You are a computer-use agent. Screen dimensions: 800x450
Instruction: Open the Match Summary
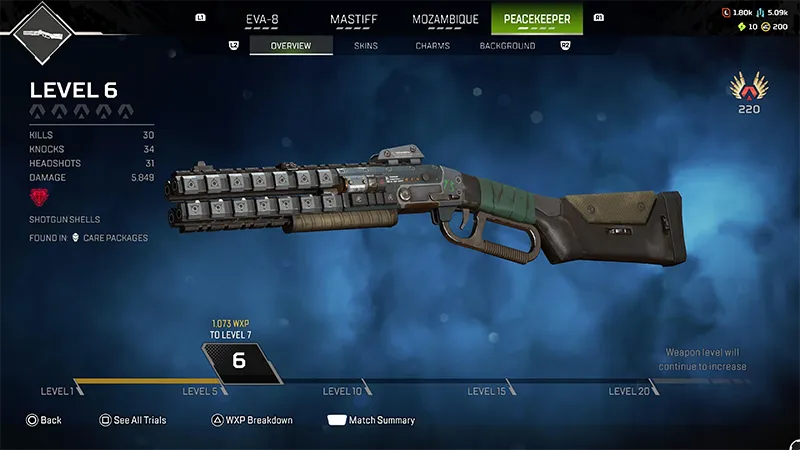coord(371,420)
